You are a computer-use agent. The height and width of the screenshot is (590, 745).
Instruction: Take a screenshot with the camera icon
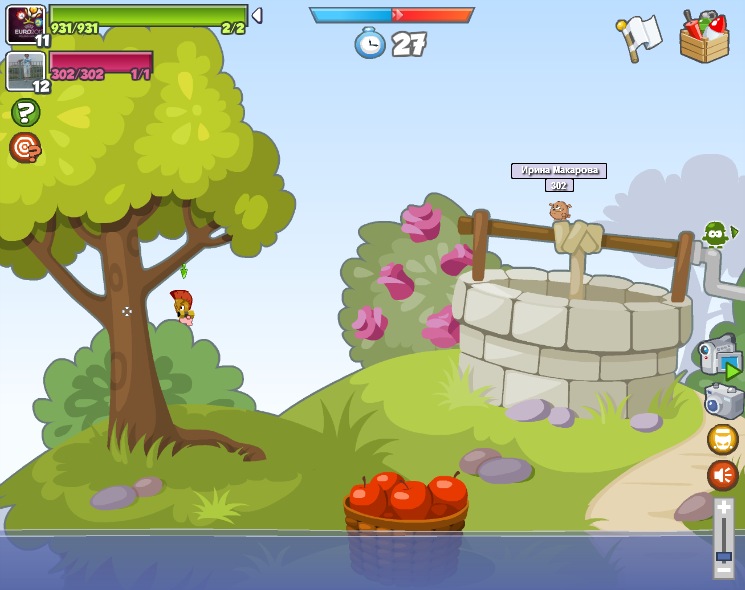coord(723,401)
